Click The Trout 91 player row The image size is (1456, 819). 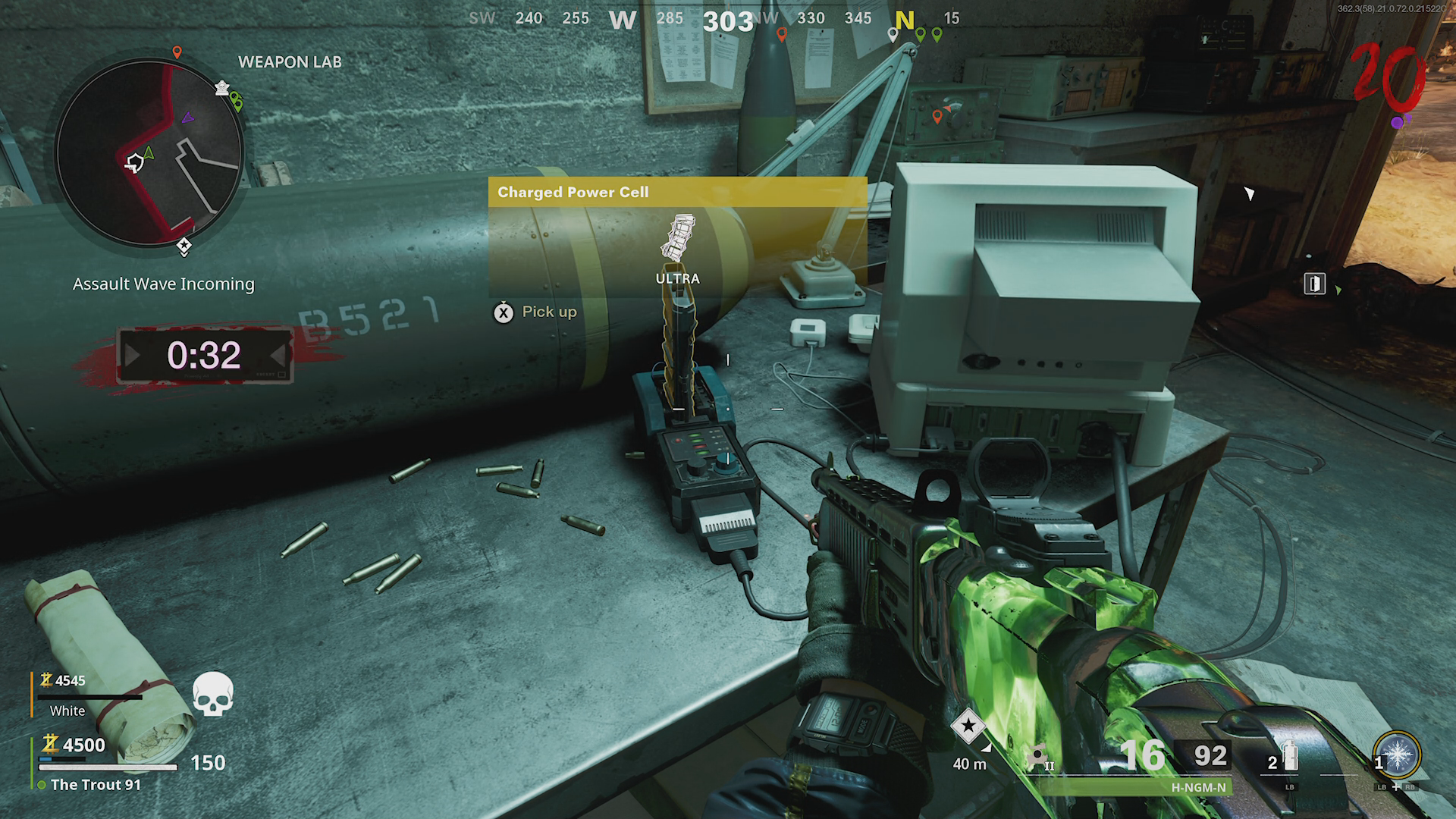tap(96, 785)
